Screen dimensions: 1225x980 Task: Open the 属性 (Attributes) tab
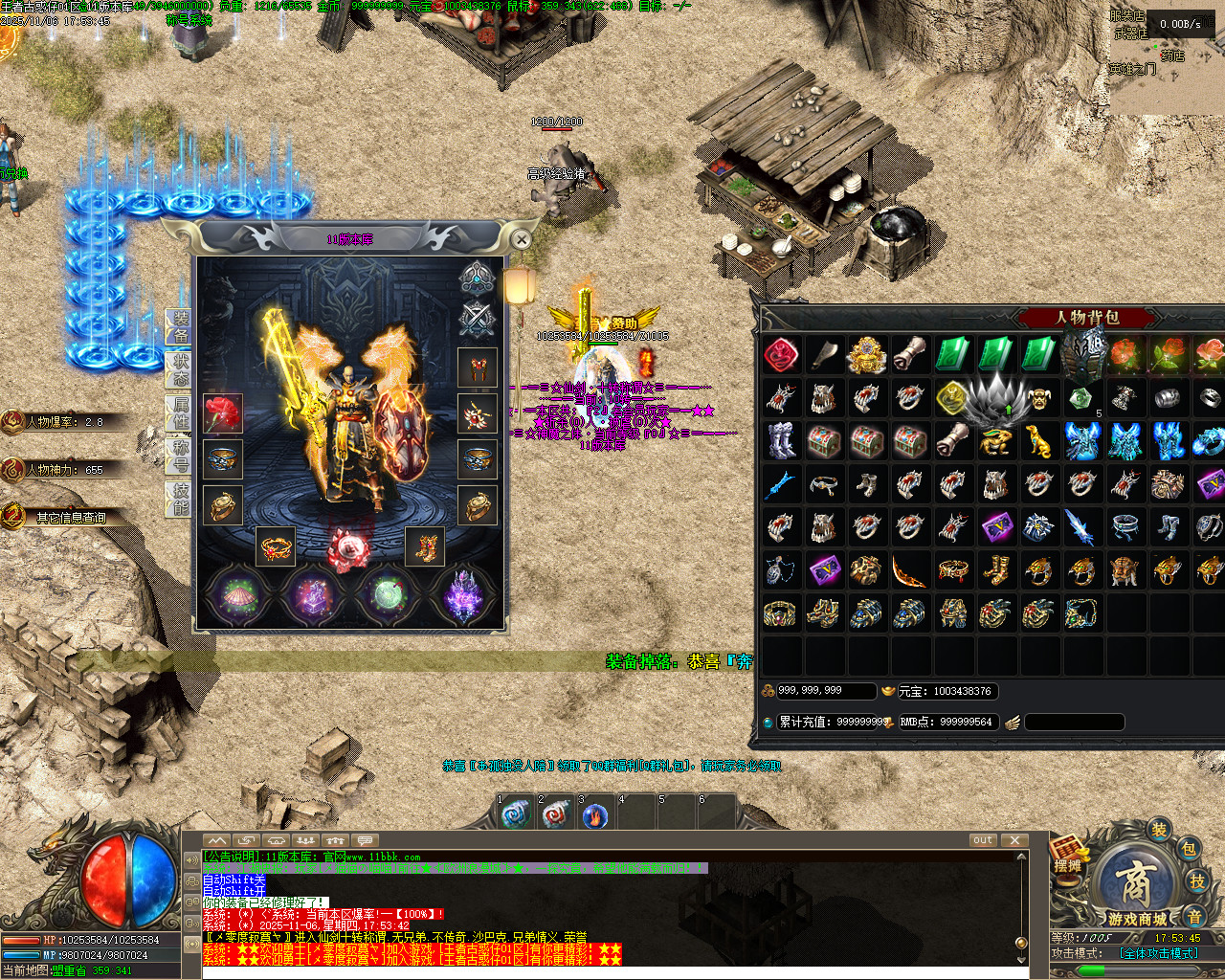point(180,412)
